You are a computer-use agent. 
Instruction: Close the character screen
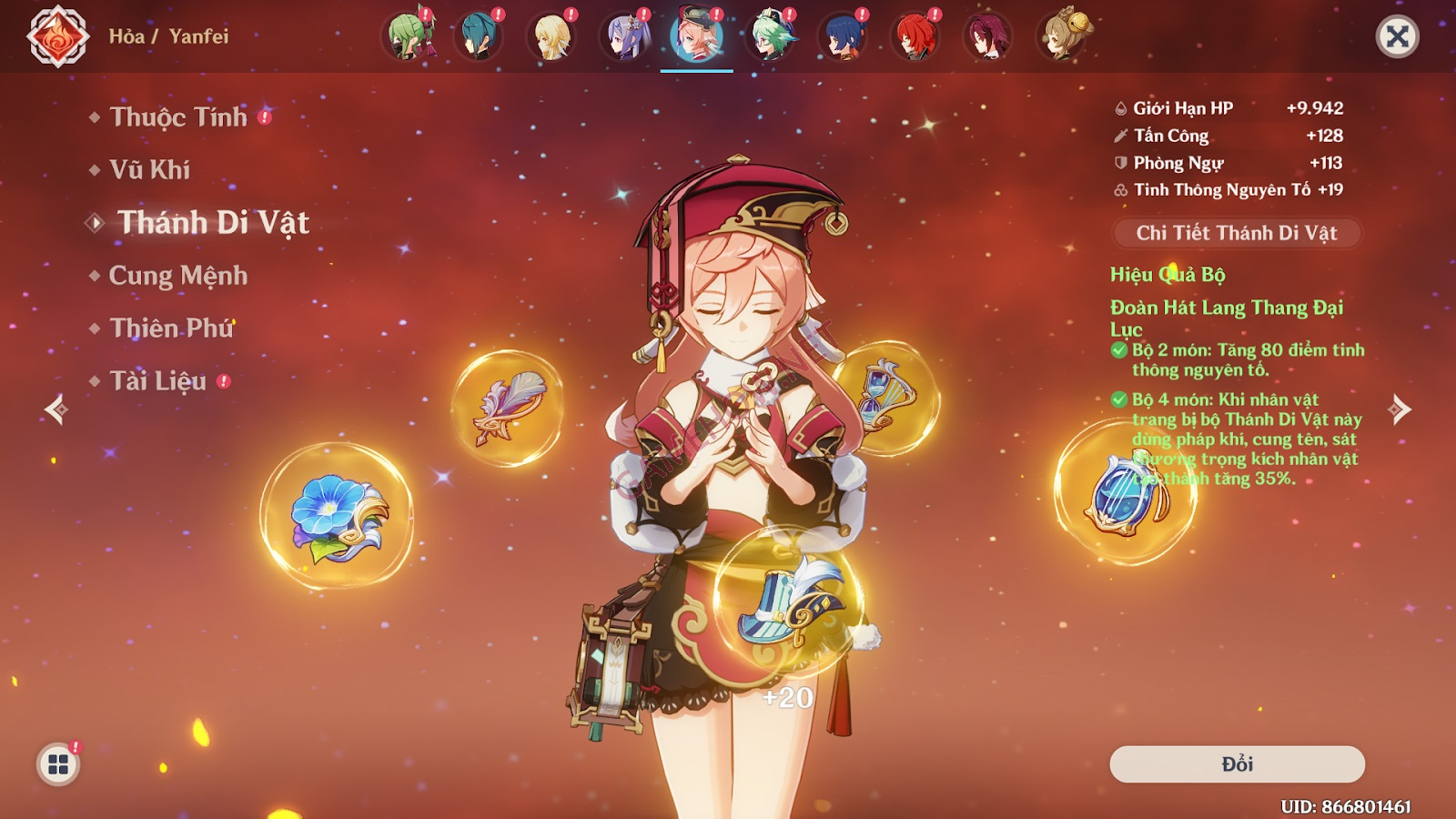1397,37
